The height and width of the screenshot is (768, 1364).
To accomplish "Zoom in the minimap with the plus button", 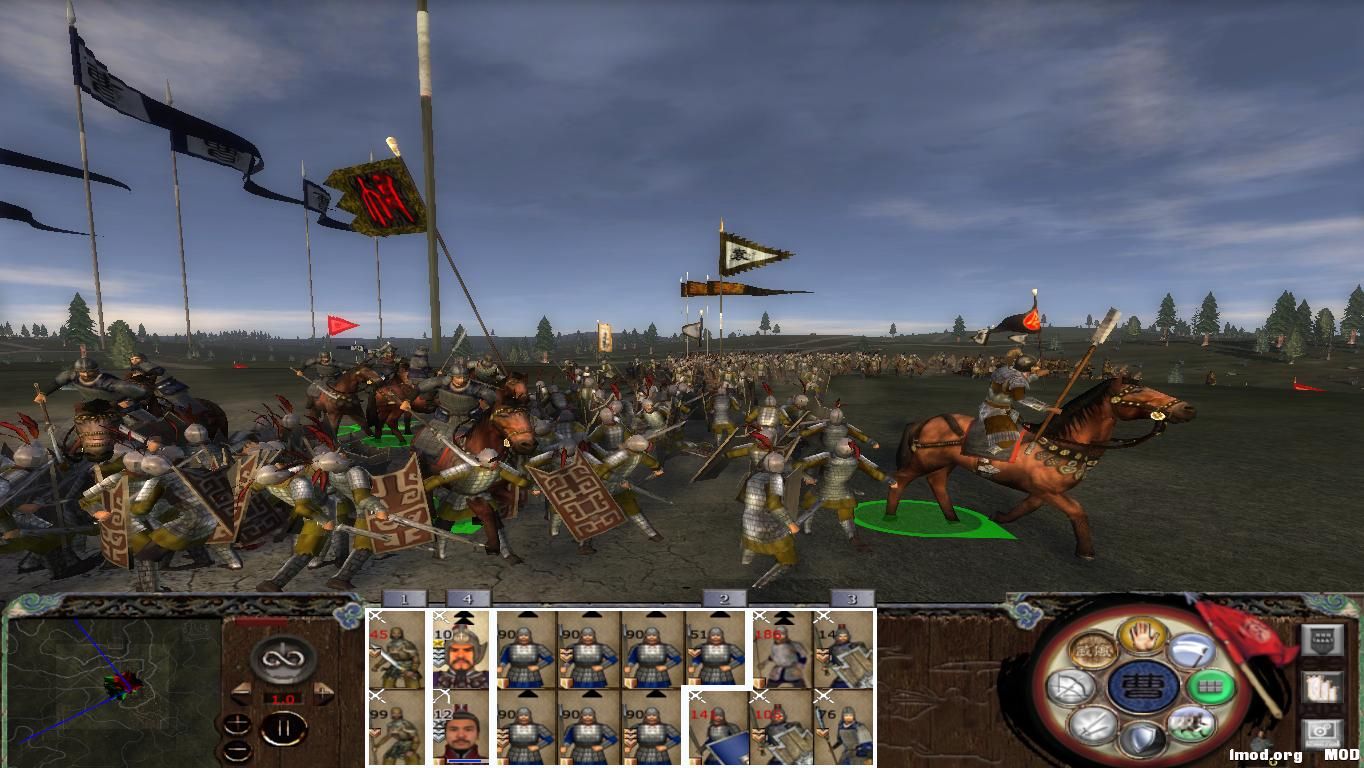I will [237, 724].
